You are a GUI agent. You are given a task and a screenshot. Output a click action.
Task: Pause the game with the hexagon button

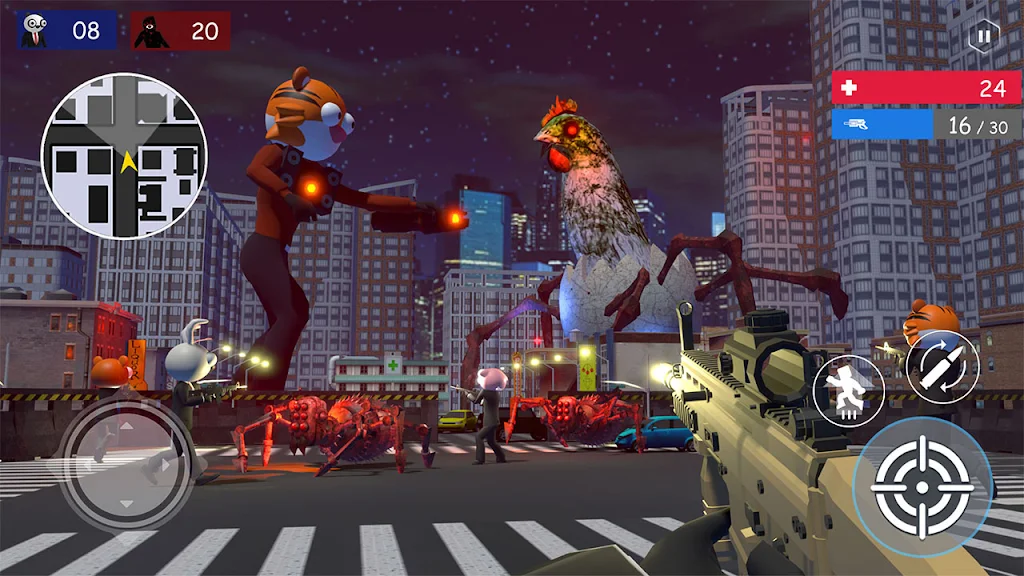(984, 37)
